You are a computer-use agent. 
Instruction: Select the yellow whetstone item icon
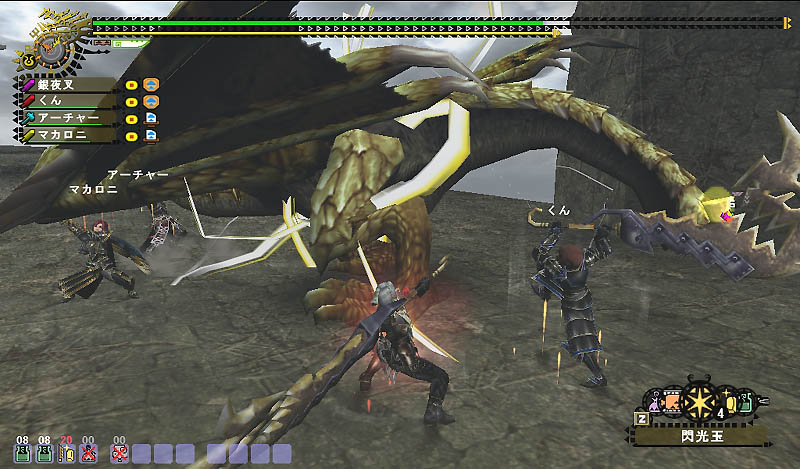[730, 402]
